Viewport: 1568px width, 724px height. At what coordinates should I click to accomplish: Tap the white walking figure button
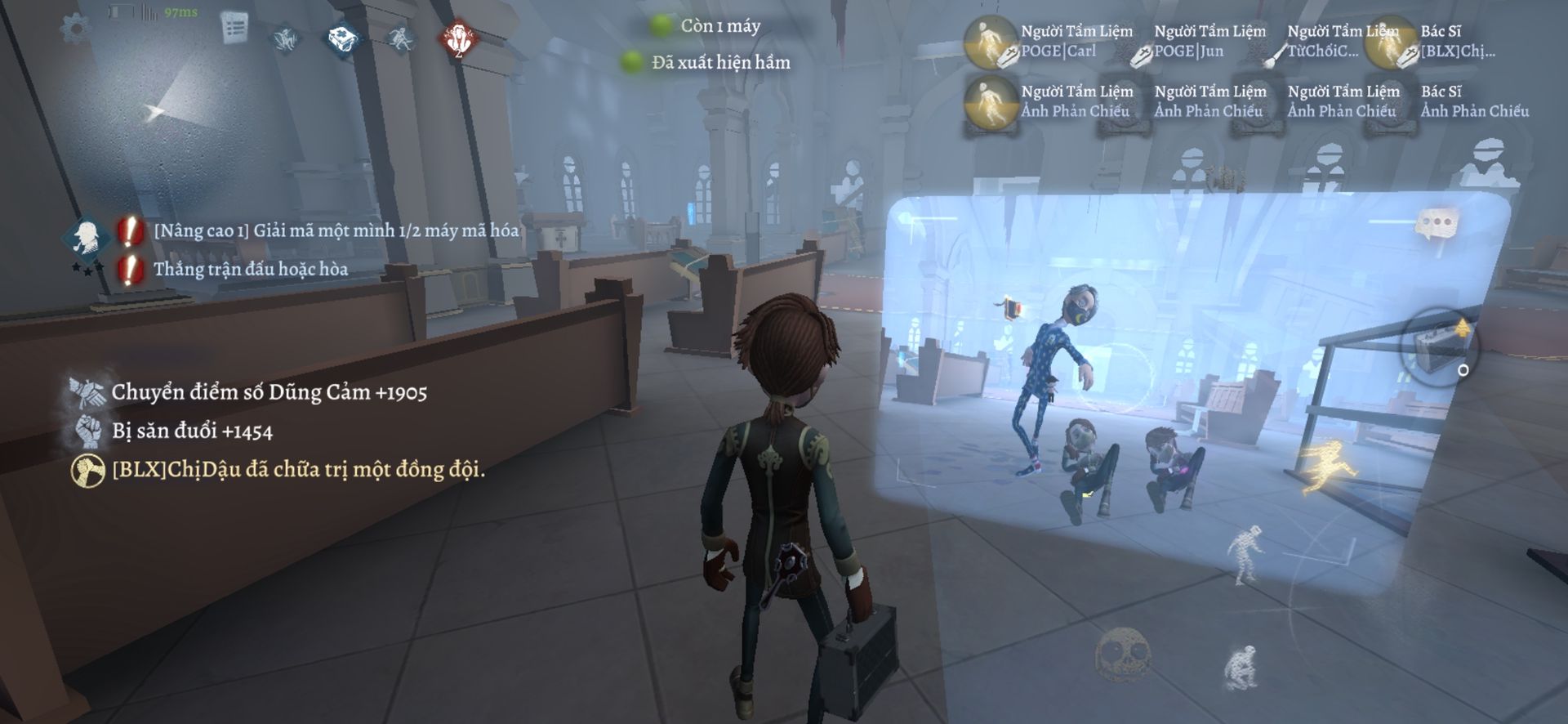(x=1245, y=552)
